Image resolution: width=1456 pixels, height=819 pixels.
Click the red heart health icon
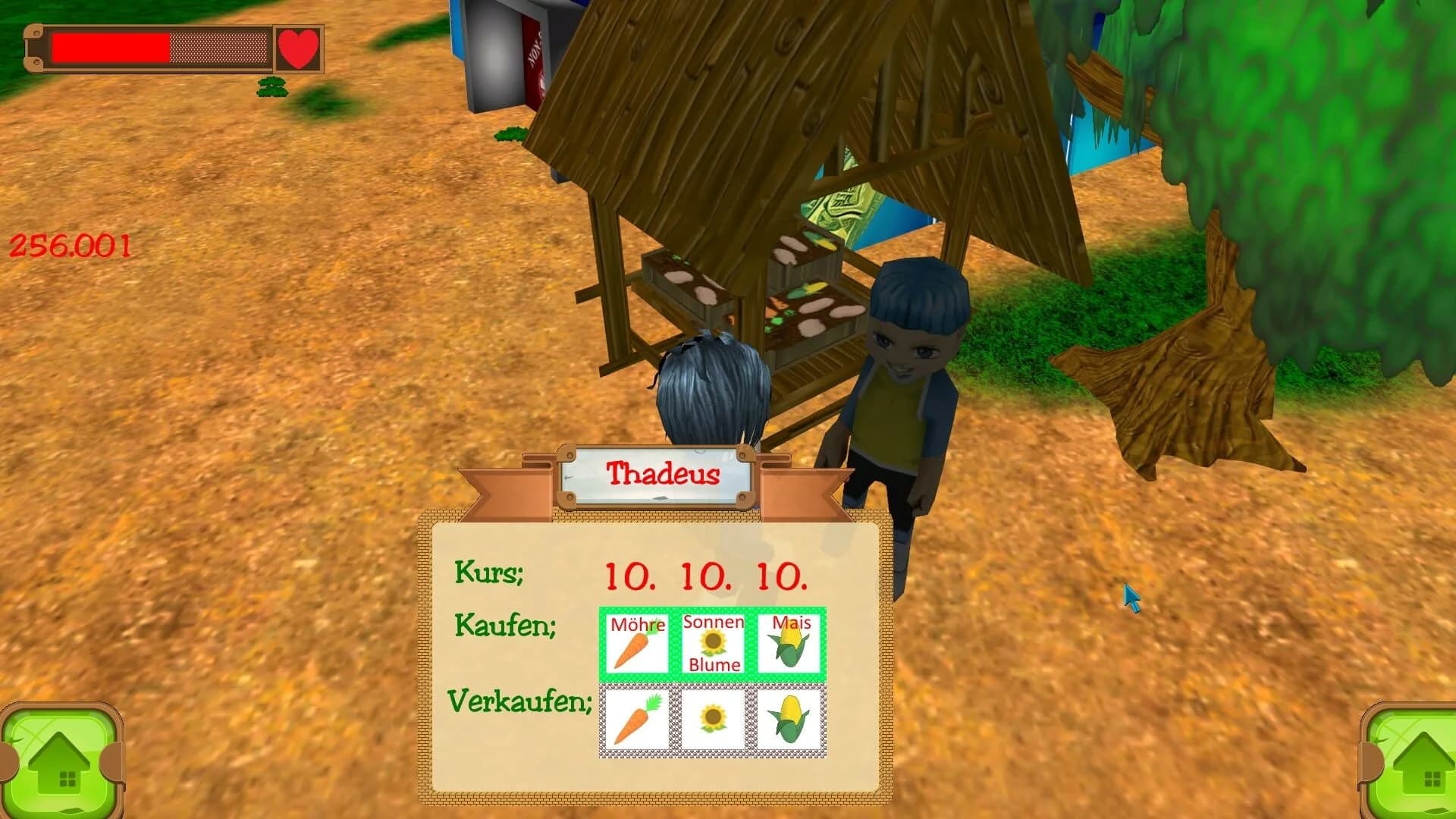tap(299, 48)
